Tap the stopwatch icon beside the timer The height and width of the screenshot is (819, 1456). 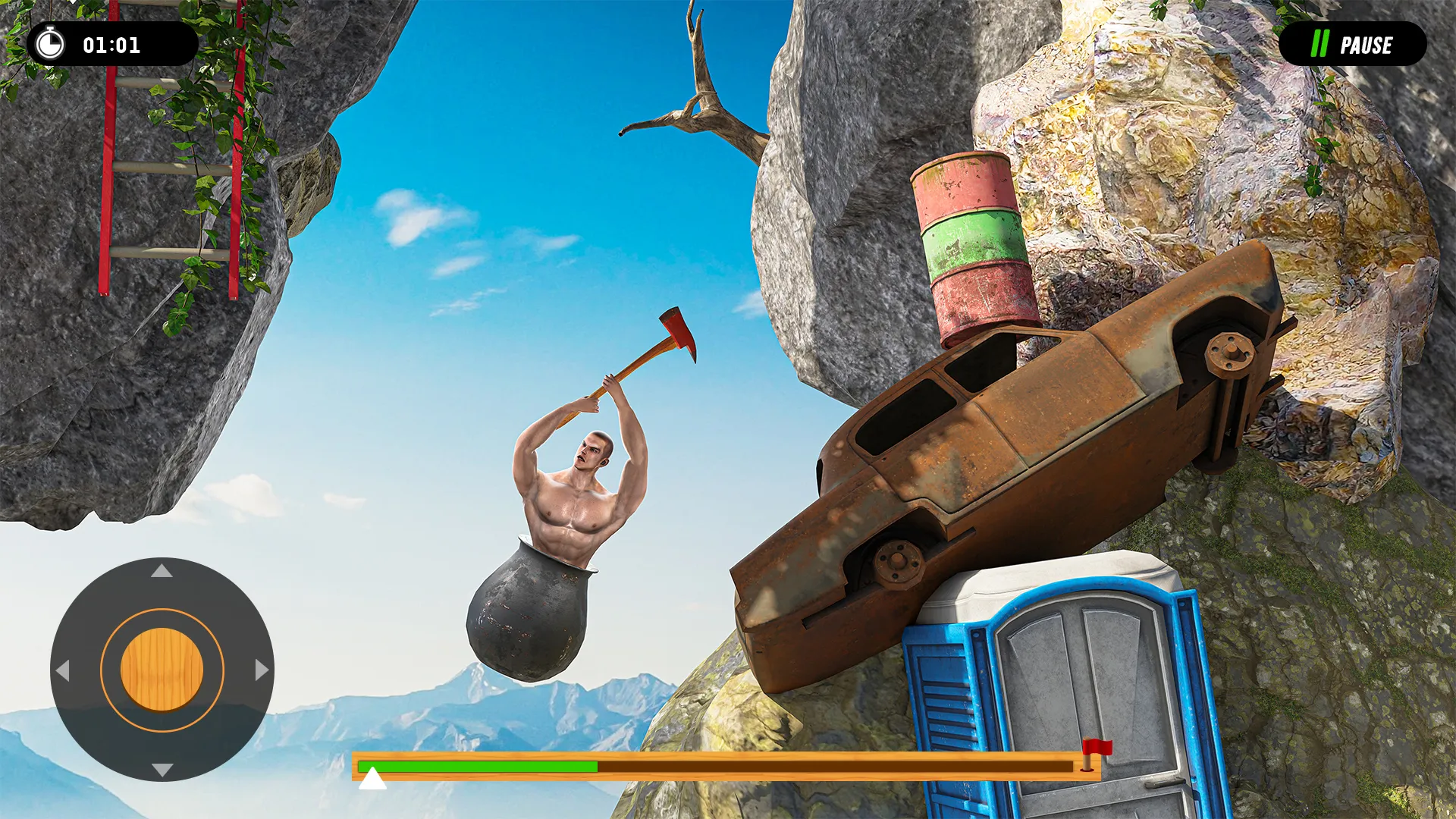coord(49,44)
